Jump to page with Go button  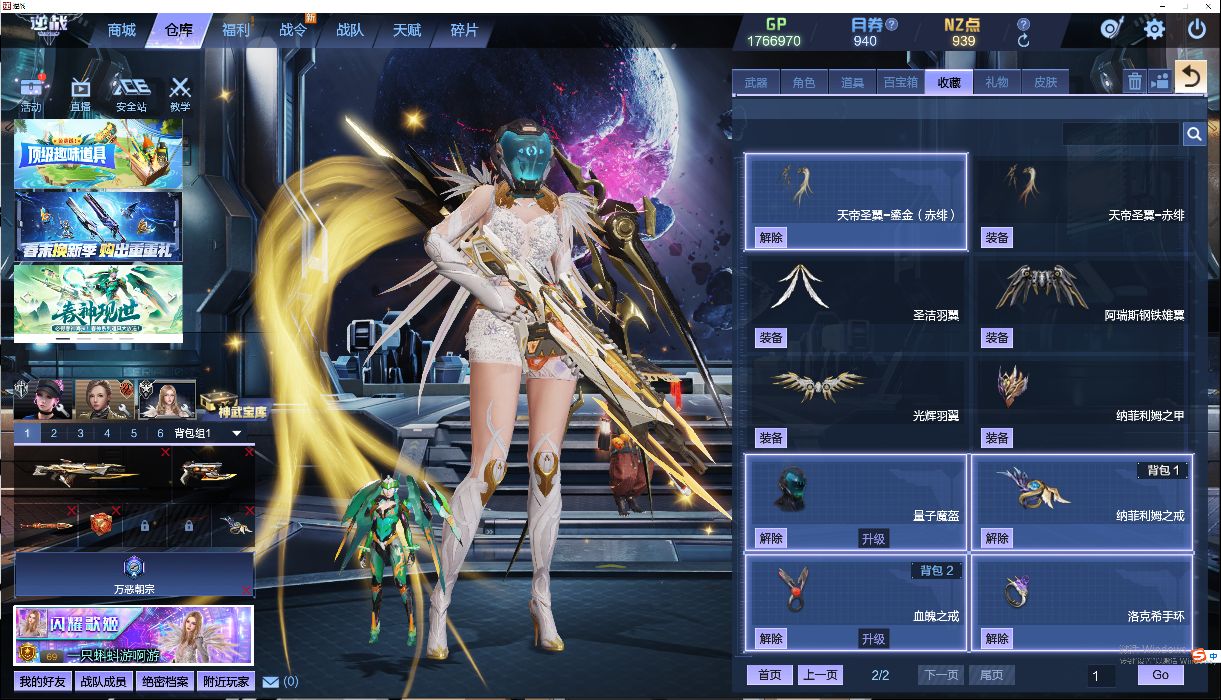click(1160, 675)
